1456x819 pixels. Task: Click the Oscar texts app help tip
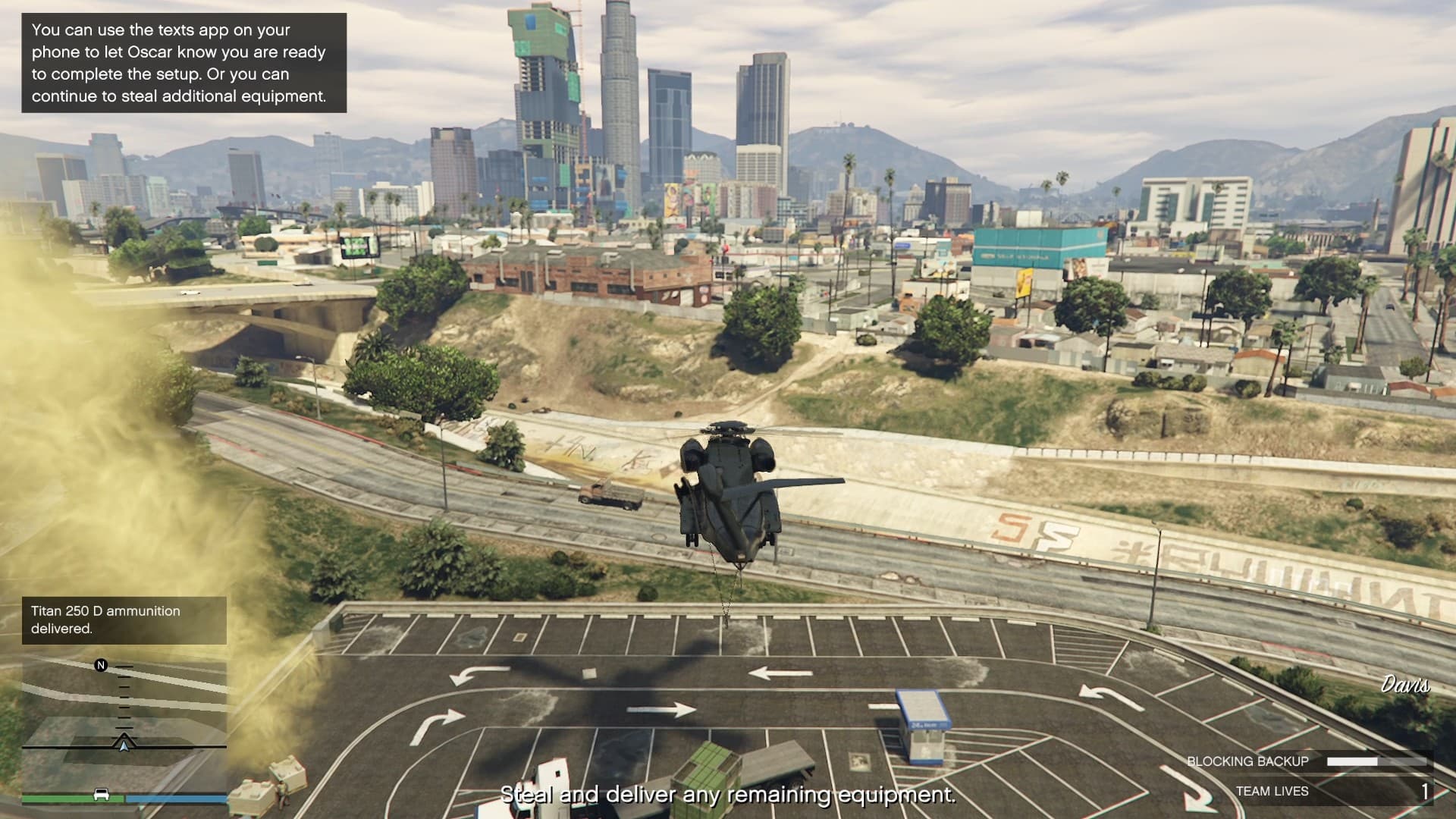[x=184, y=63]
